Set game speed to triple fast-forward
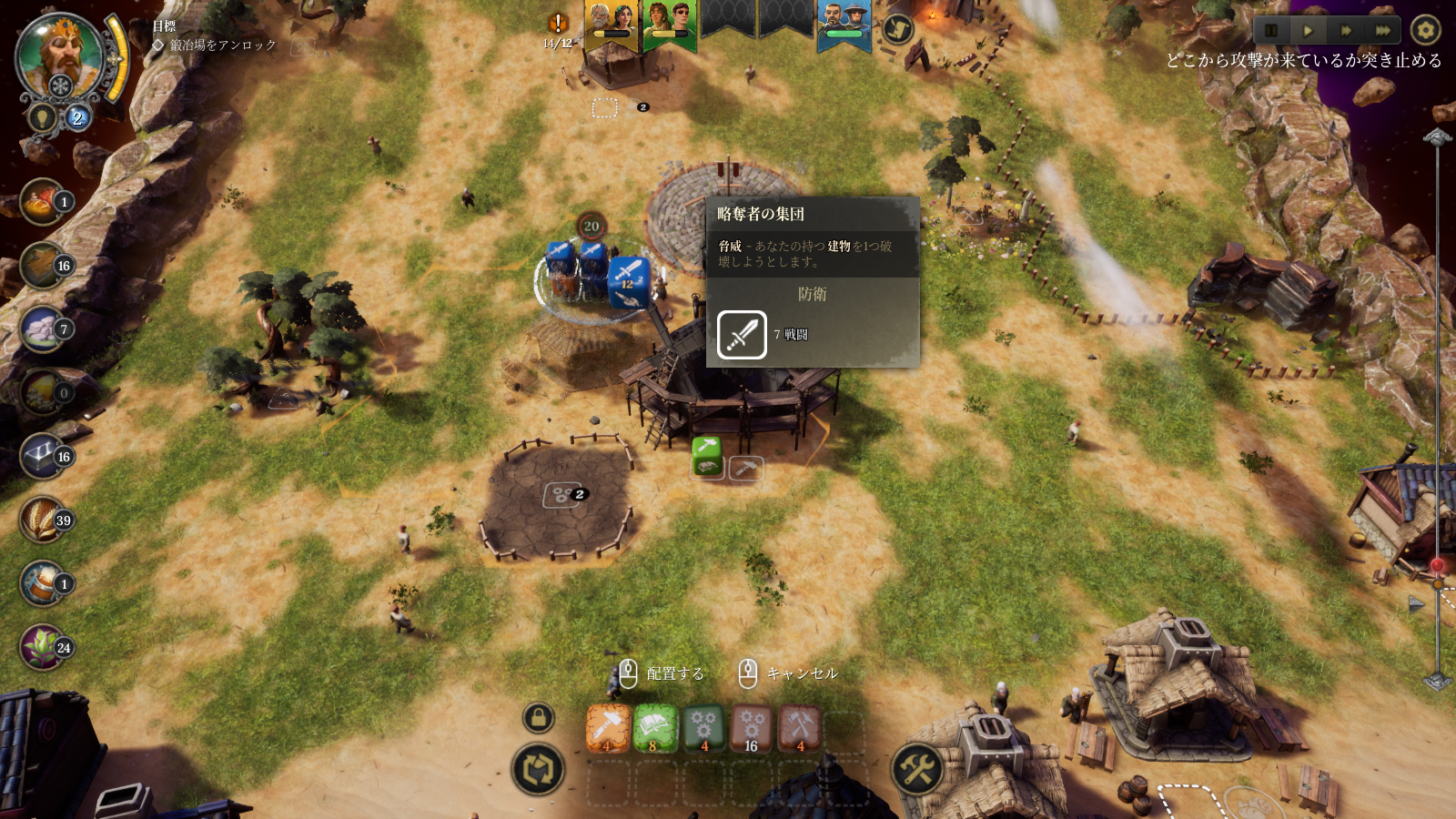Screen dimensions: 1456x819 click(1382, 30)
